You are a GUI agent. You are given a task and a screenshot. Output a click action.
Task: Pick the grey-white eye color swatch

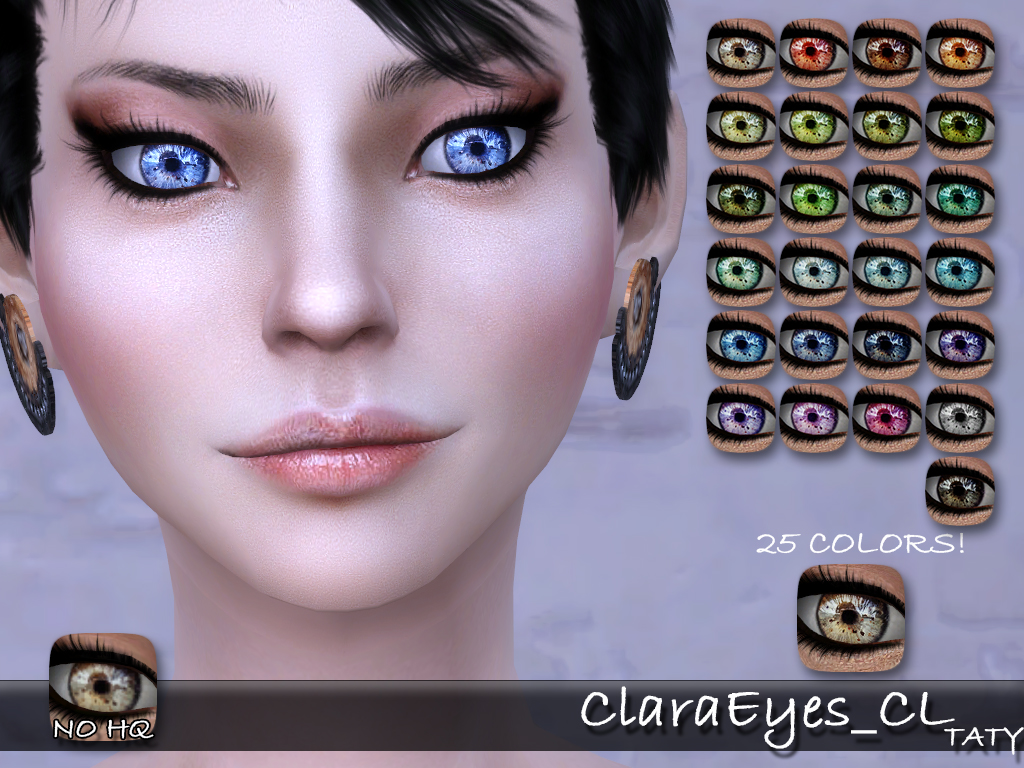point(960,417)
